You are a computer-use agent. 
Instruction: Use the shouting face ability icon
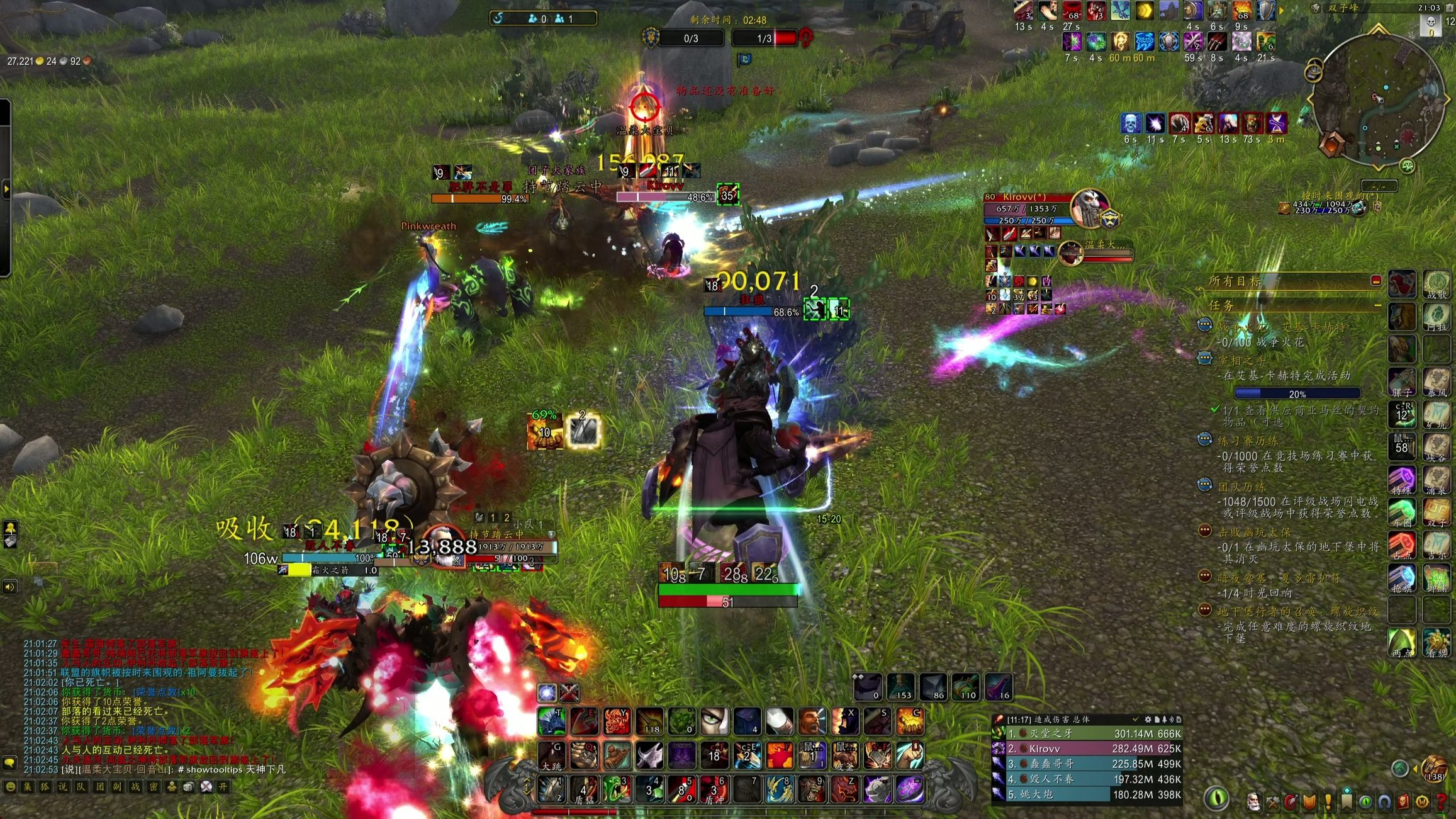point(812,721)
